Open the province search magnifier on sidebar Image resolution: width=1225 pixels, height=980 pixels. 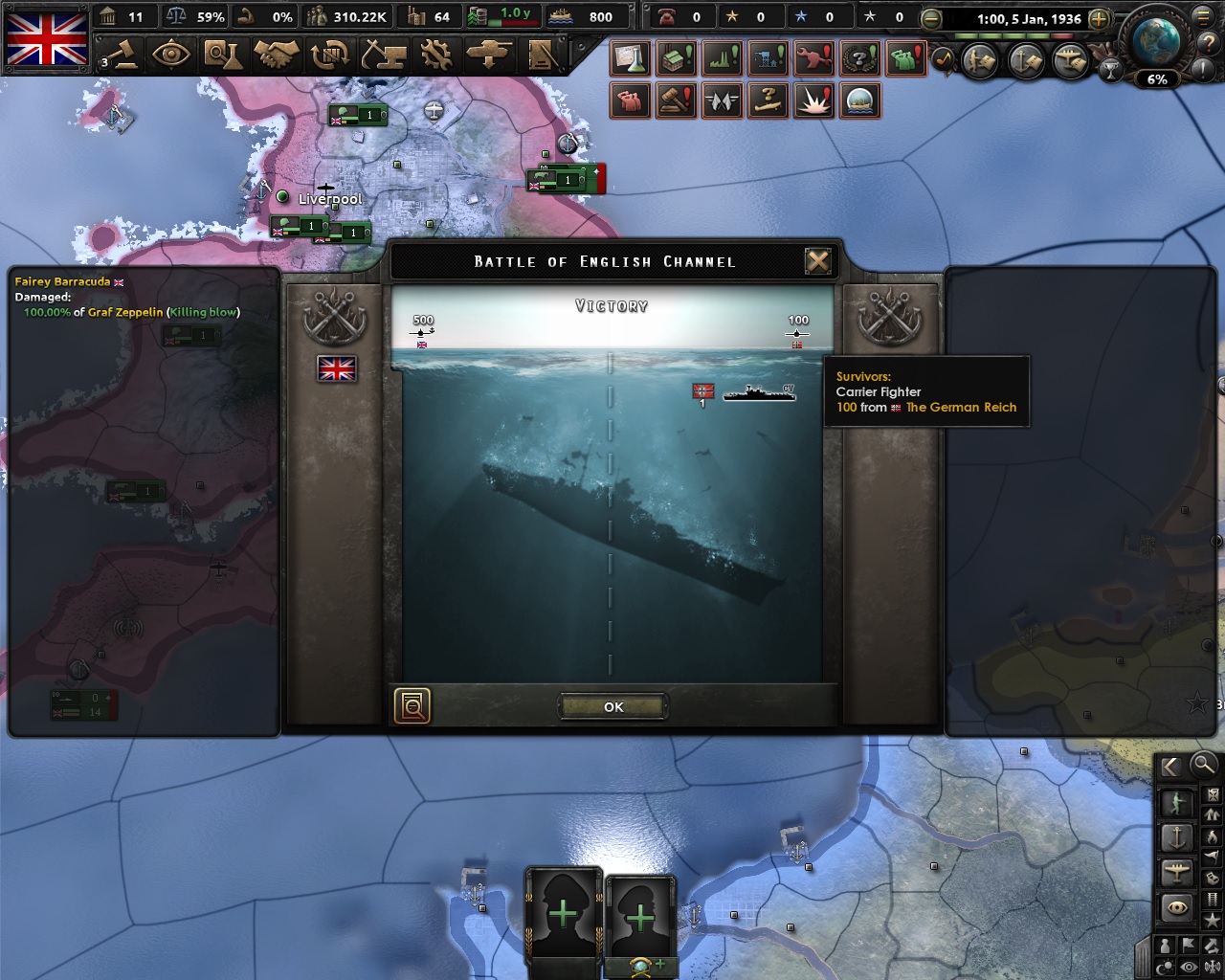pos(1204,766)
